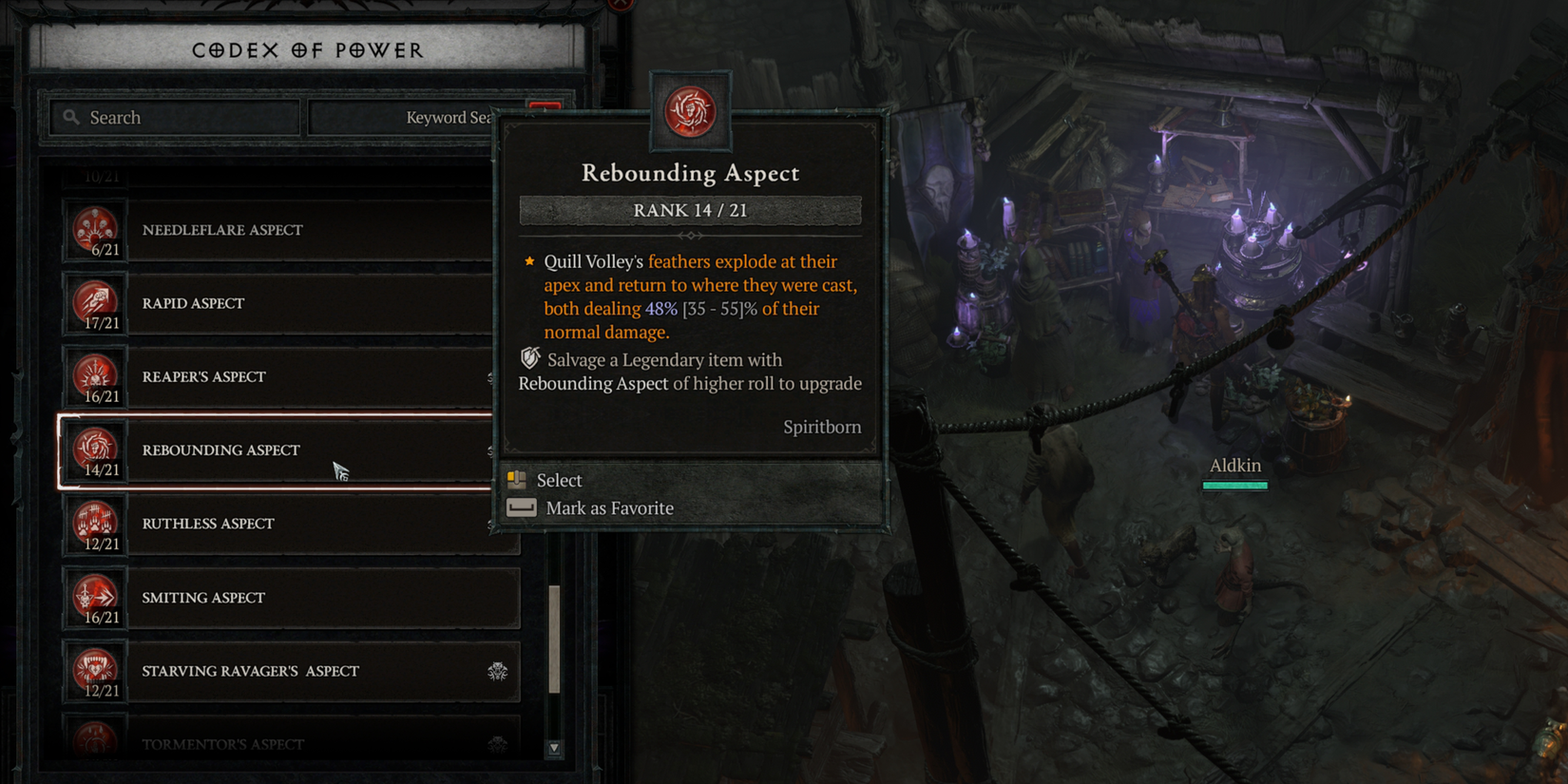Image resolution: width=1568 pixels, height=784 pixels.
Task: Click the scroll-down arrow below the list
Action: click(x=554, y=749)
